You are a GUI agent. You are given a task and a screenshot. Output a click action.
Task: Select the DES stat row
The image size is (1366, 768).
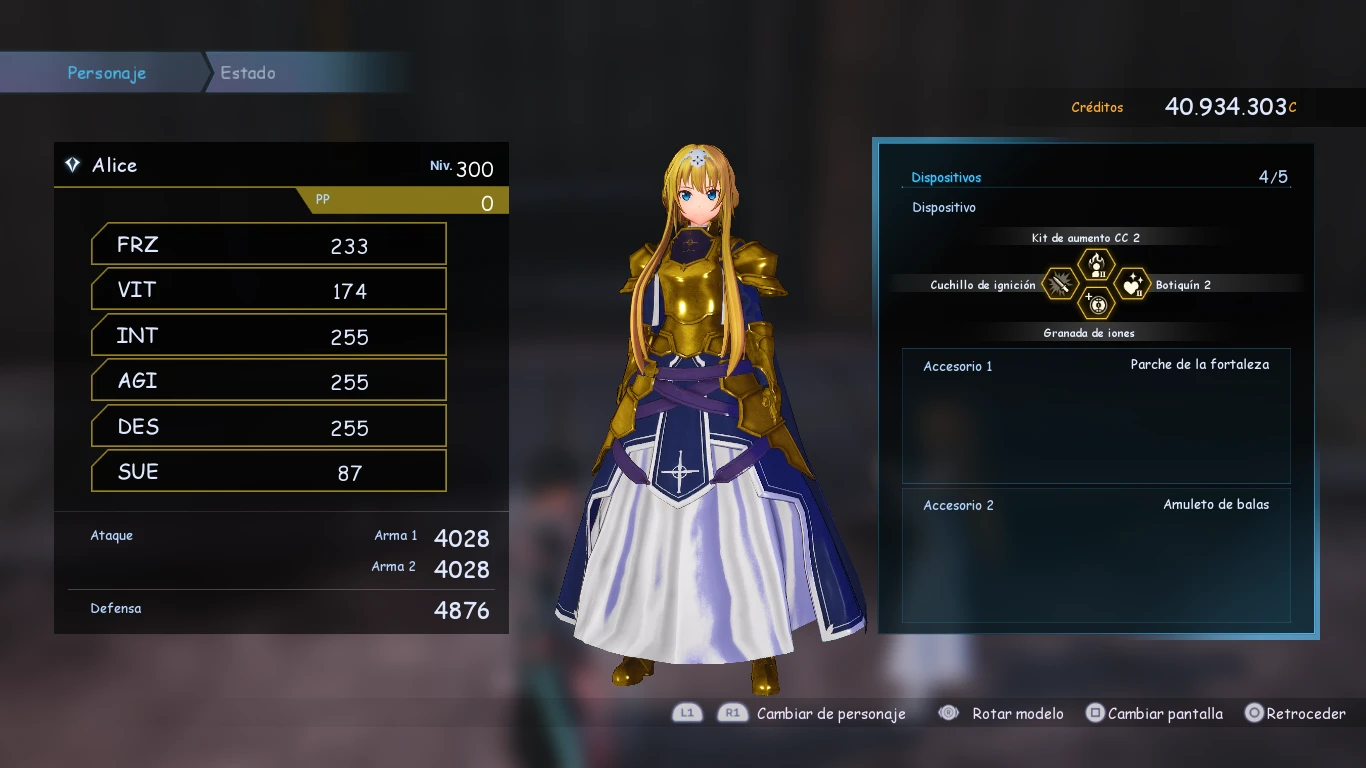pos(268,427)
